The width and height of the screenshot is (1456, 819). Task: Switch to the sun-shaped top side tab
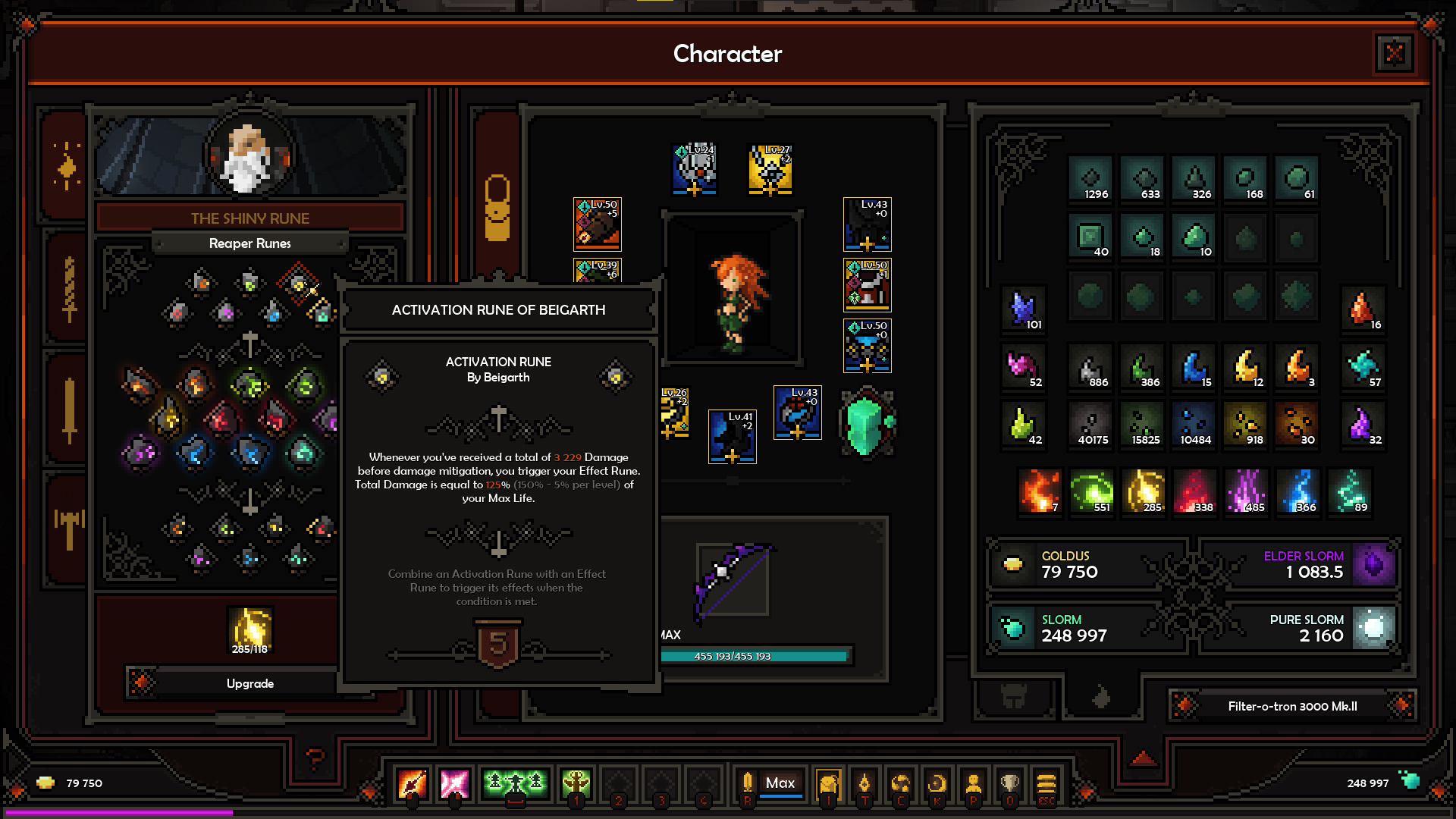click(x=67, y=167)
